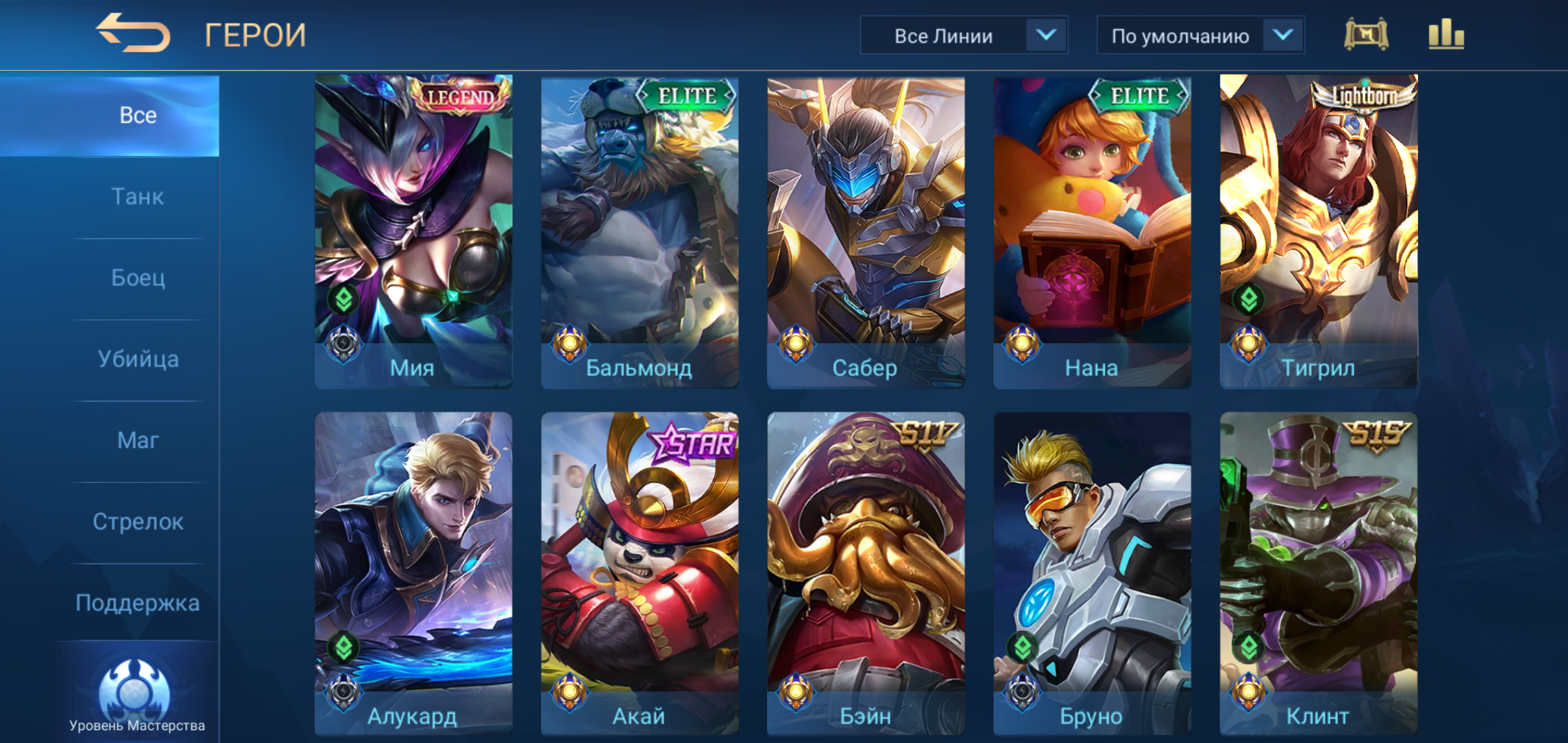Switch to the Танк category

[x=138, y=197]
